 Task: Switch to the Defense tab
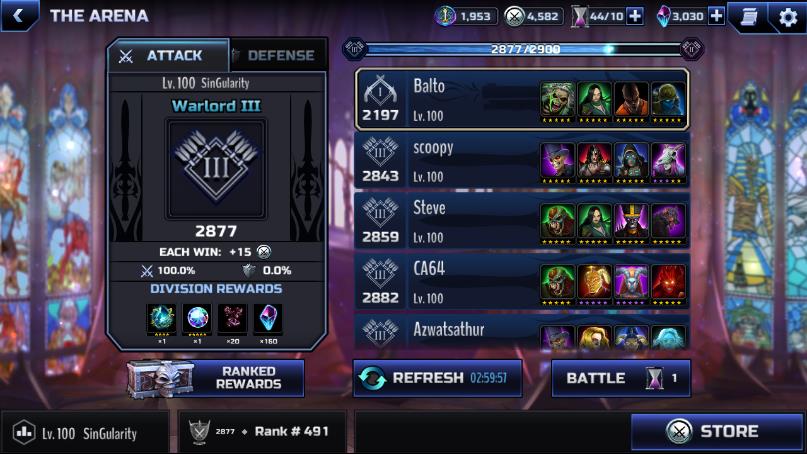pos(279,56)
